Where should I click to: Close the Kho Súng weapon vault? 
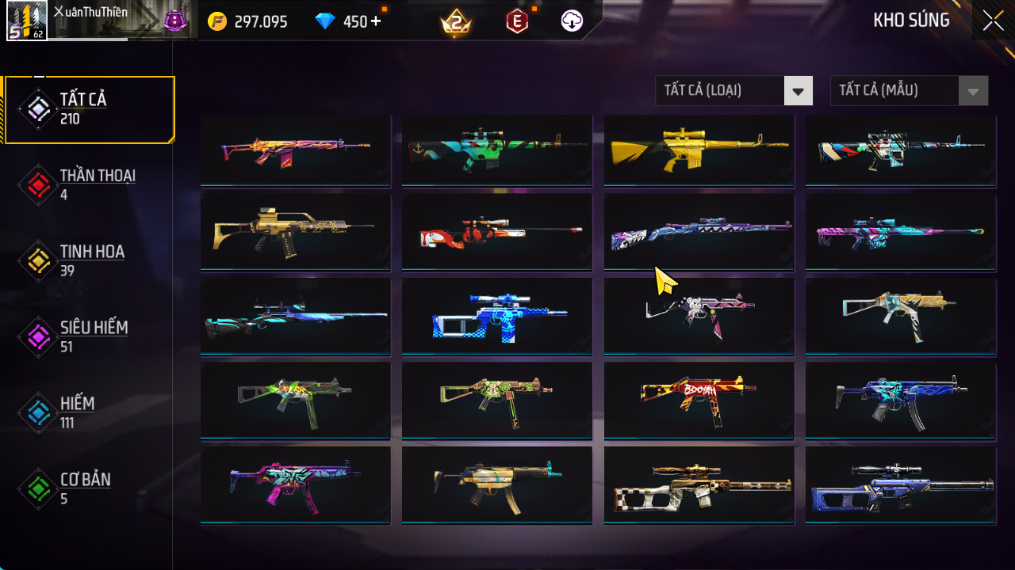click(x=992, y=21)
